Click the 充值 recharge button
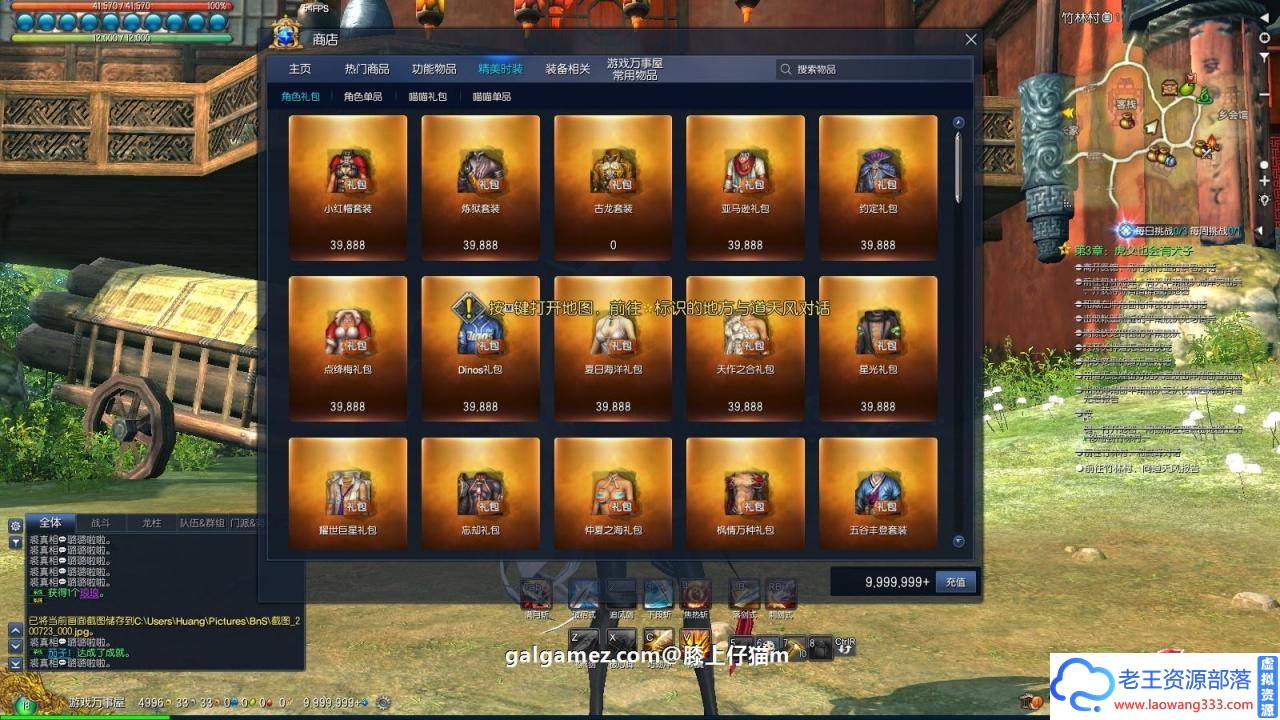1280x720 pixels. [956, 582]
